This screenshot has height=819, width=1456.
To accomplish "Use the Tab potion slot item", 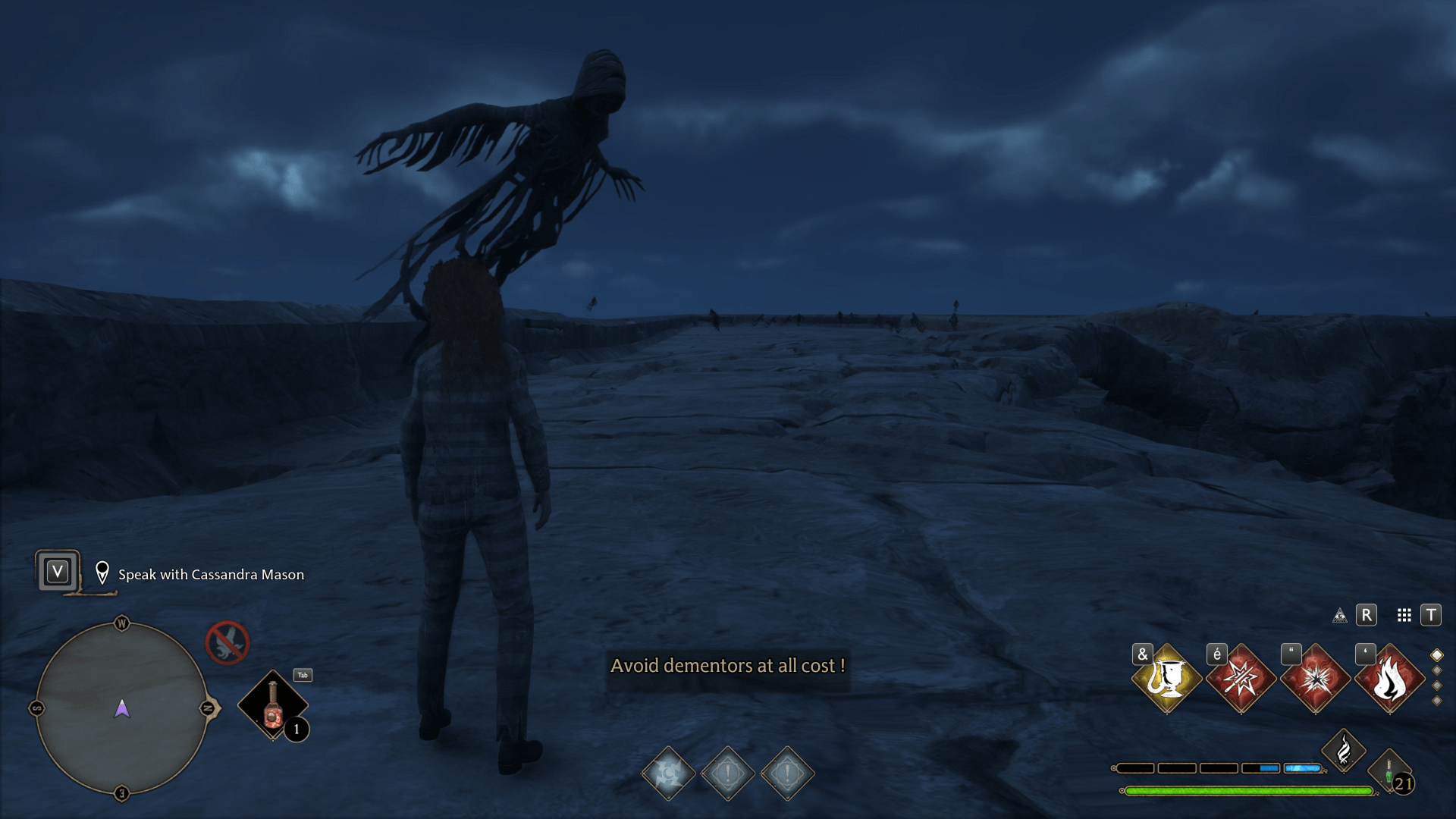I will pos(273,705).
